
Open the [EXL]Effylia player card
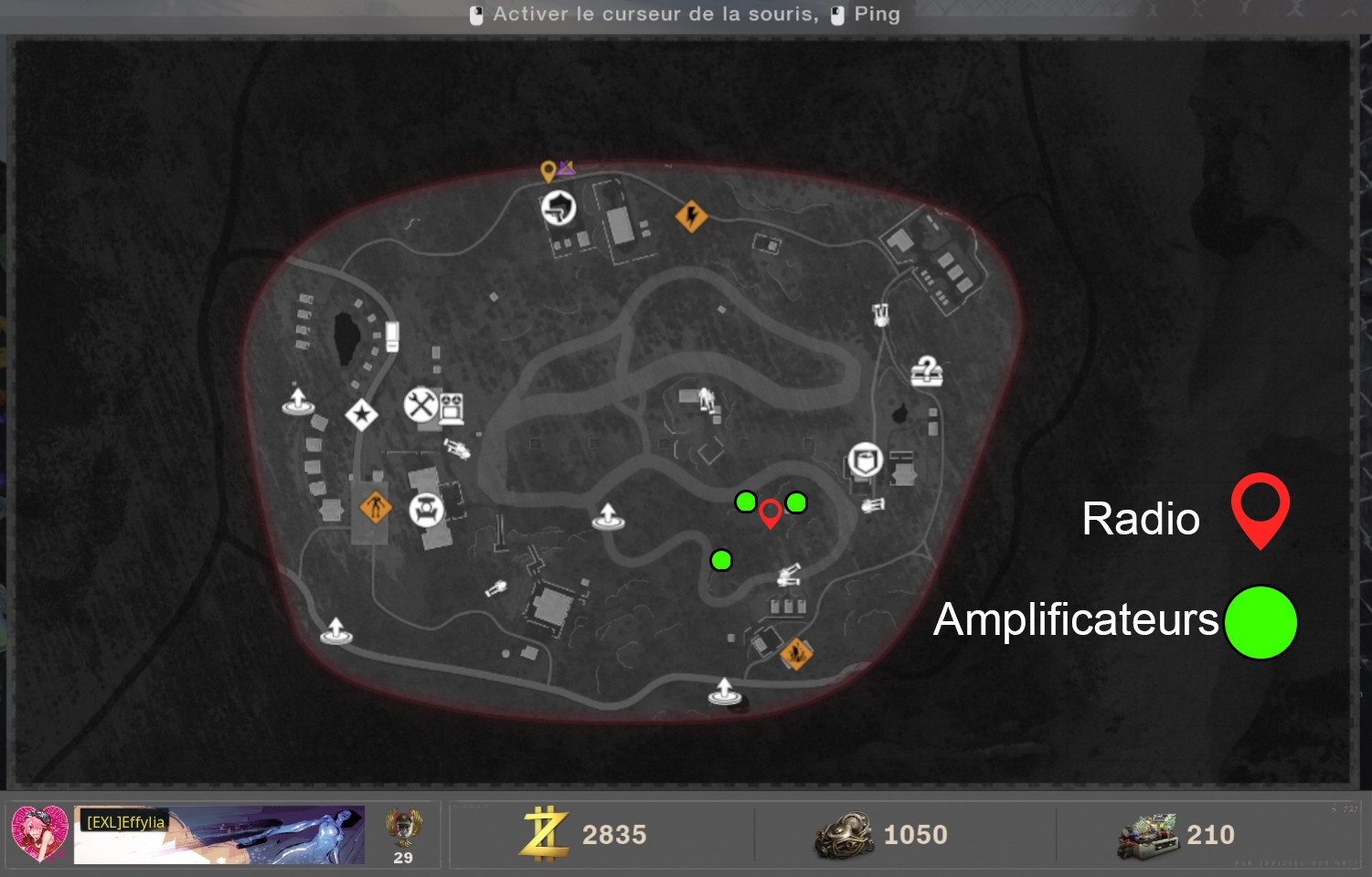(x=219, y=833)
